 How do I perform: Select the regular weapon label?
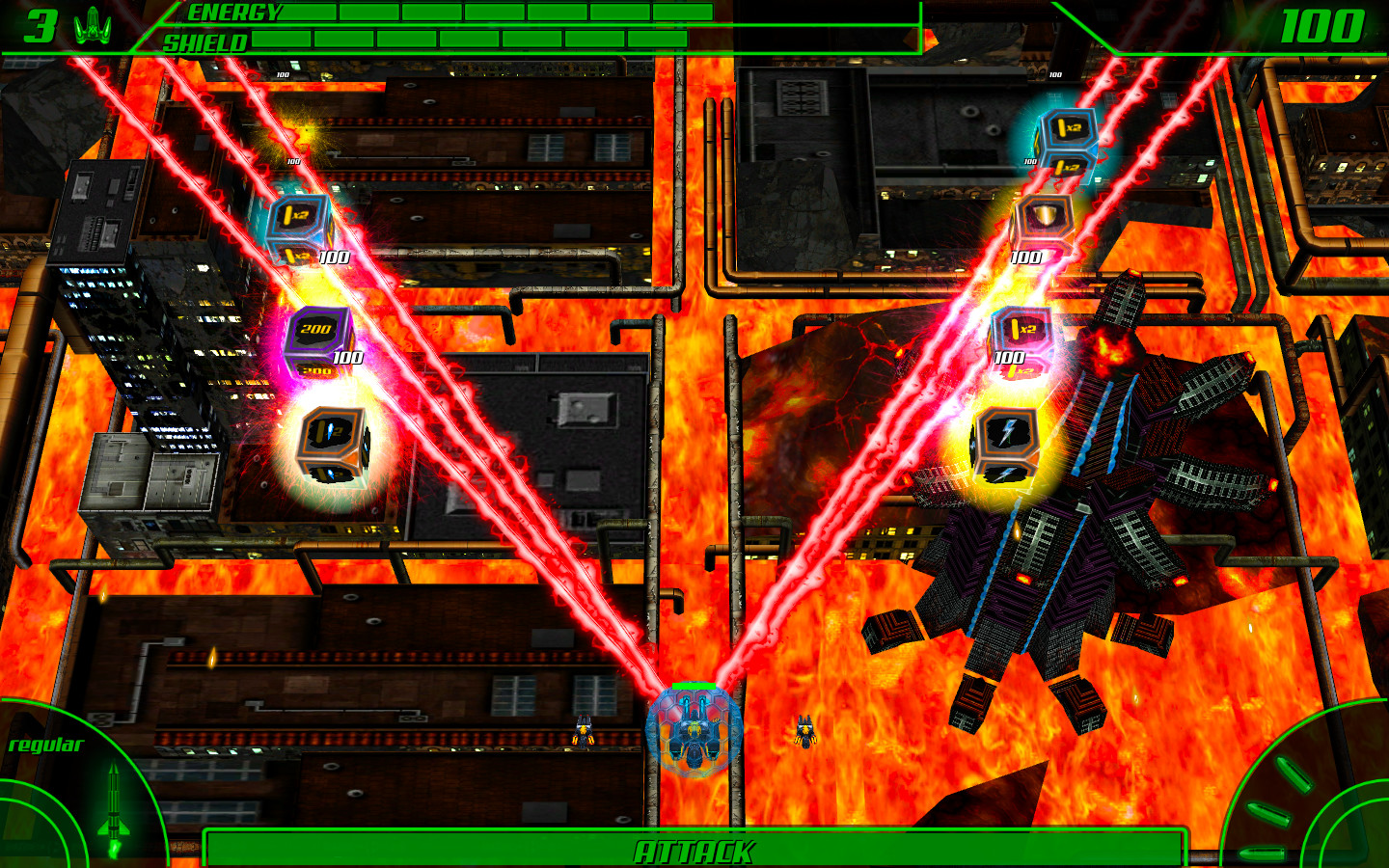tap(46, 745)
